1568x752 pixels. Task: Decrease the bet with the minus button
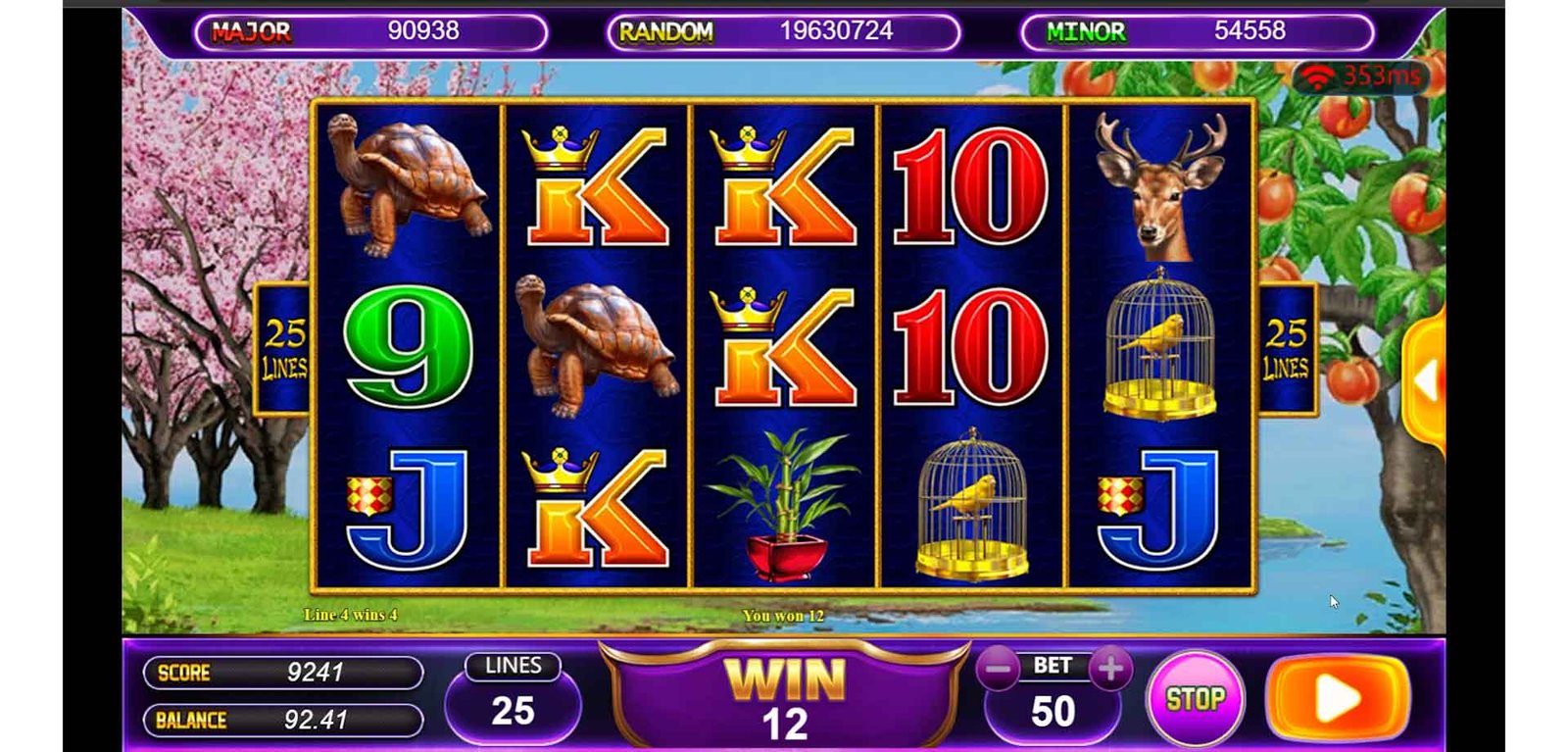[x=999, y=670]
